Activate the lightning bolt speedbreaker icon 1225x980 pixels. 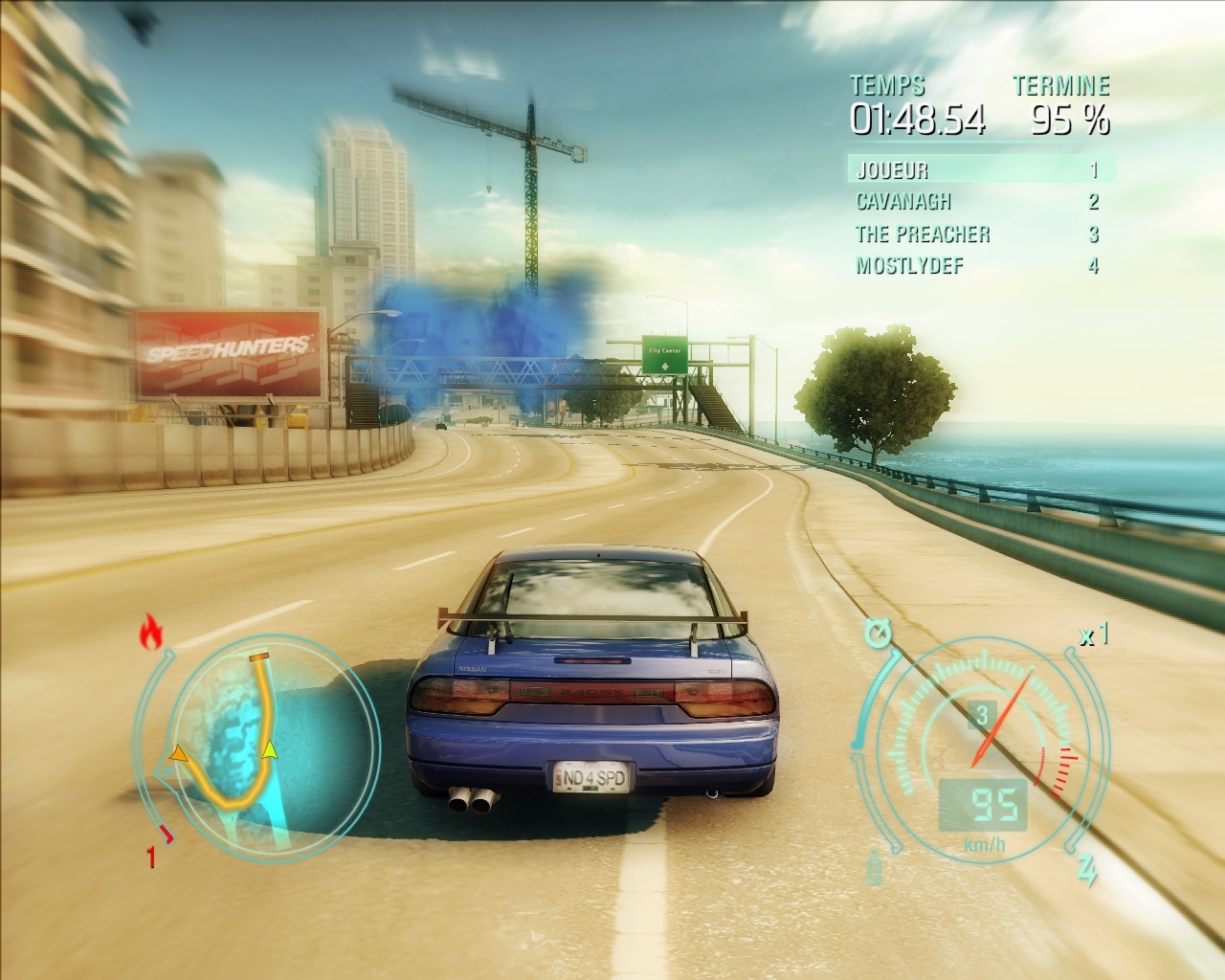pos(1087,870)
